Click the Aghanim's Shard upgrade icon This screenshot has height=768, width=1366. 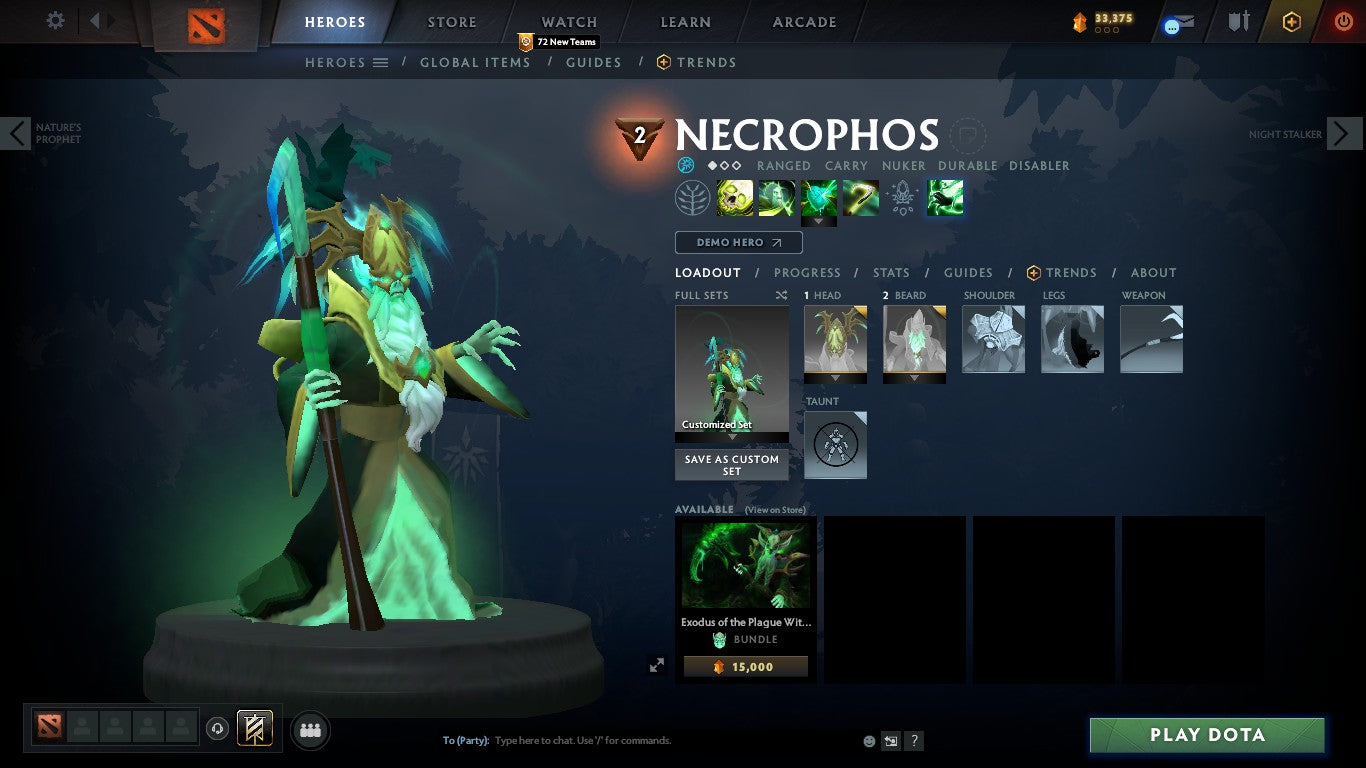pos(903,197)
